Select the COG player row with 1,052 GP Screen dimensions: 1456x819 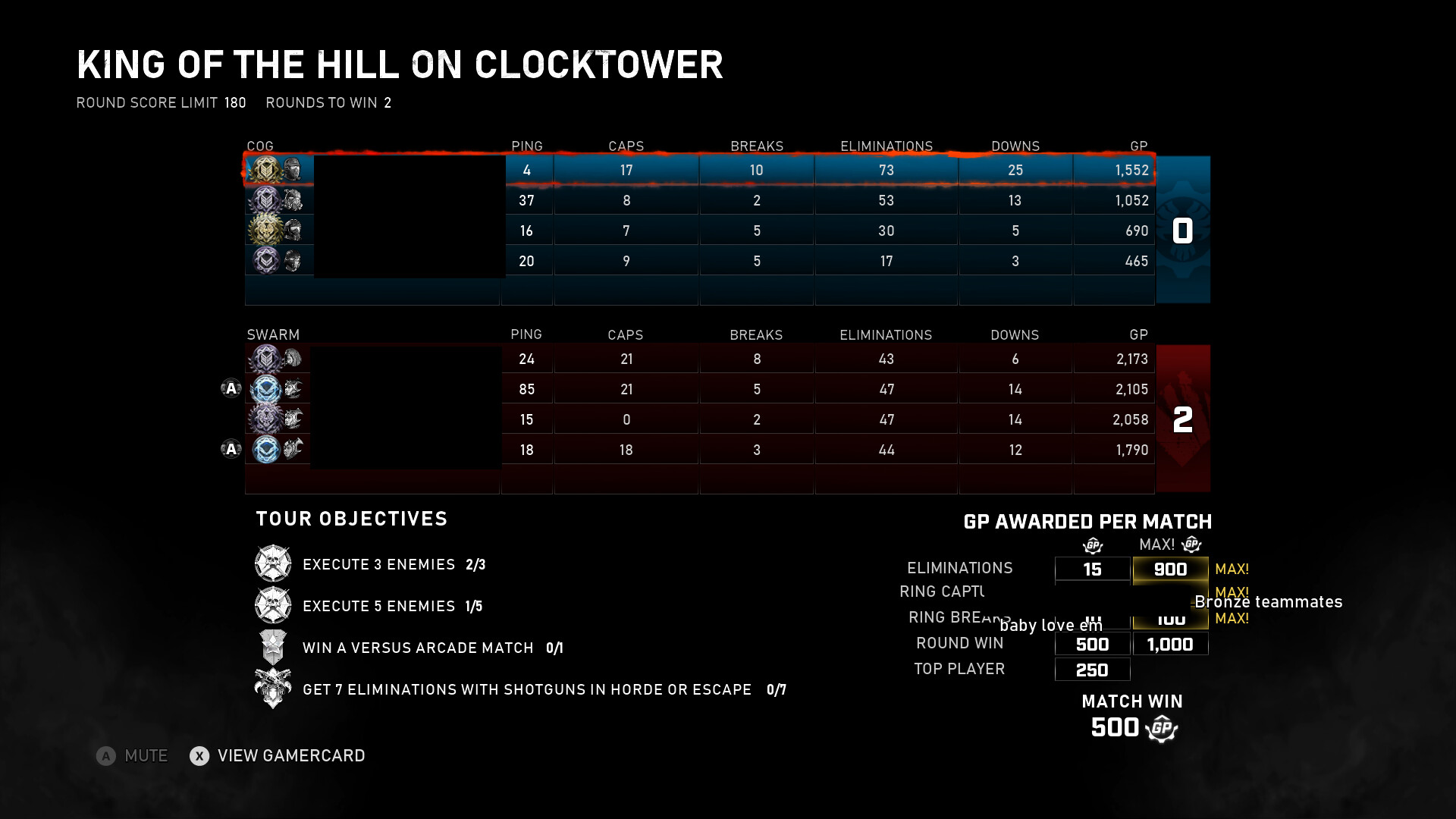coord(698,200)
